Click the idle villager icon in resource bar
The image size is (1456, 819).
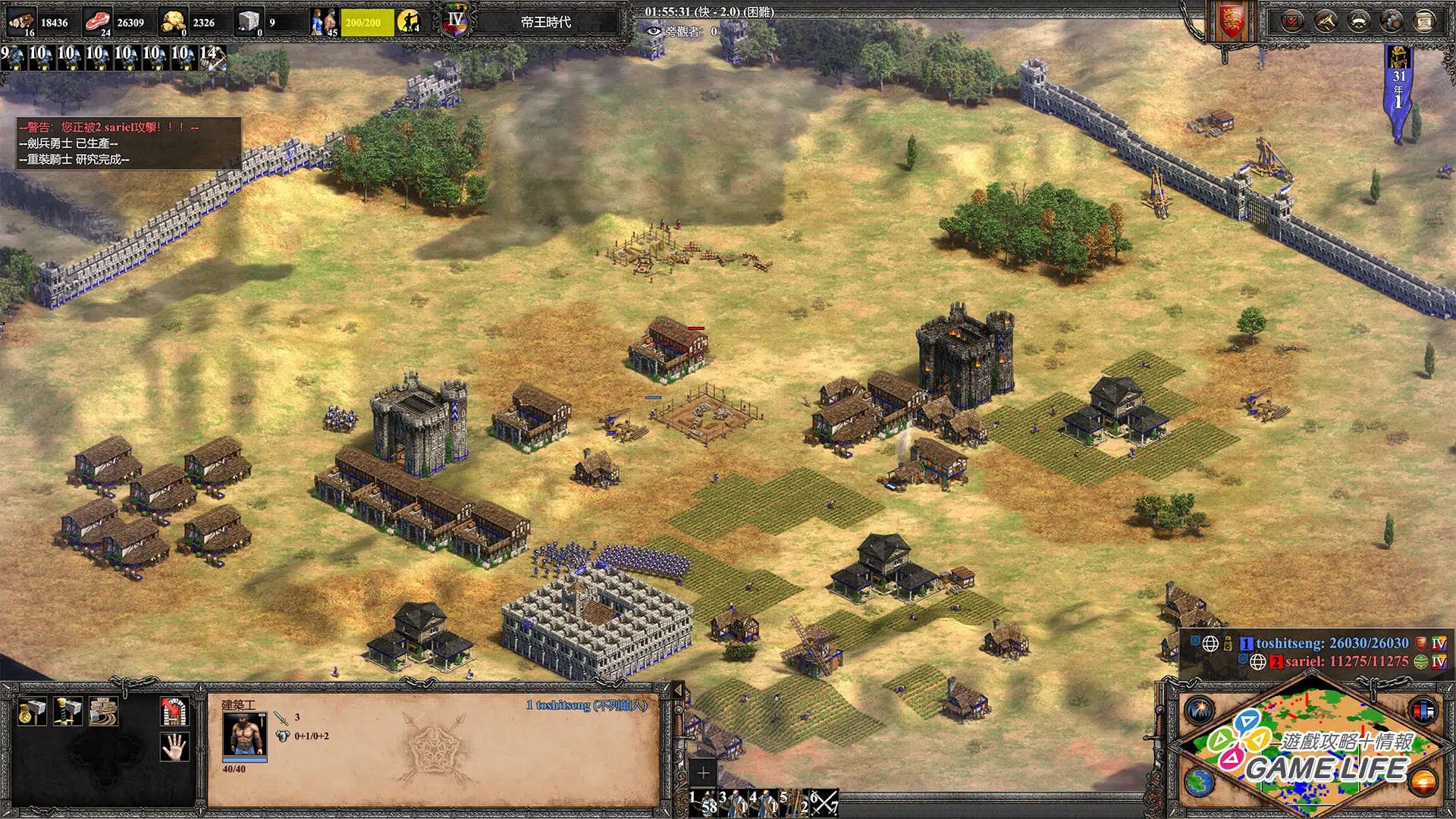click(409, 22)
